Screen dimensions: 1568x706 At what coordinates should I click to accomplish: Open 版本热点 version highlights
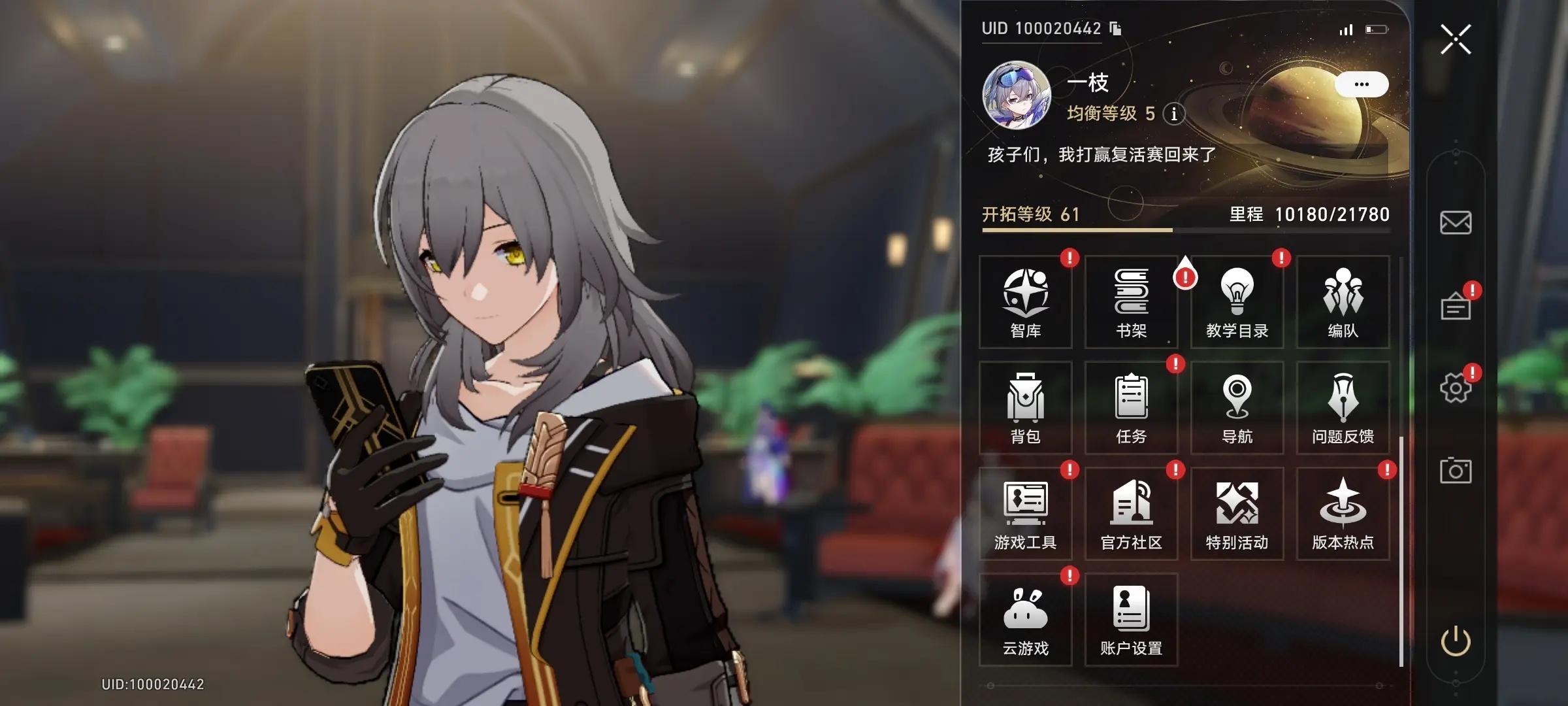1343,514
